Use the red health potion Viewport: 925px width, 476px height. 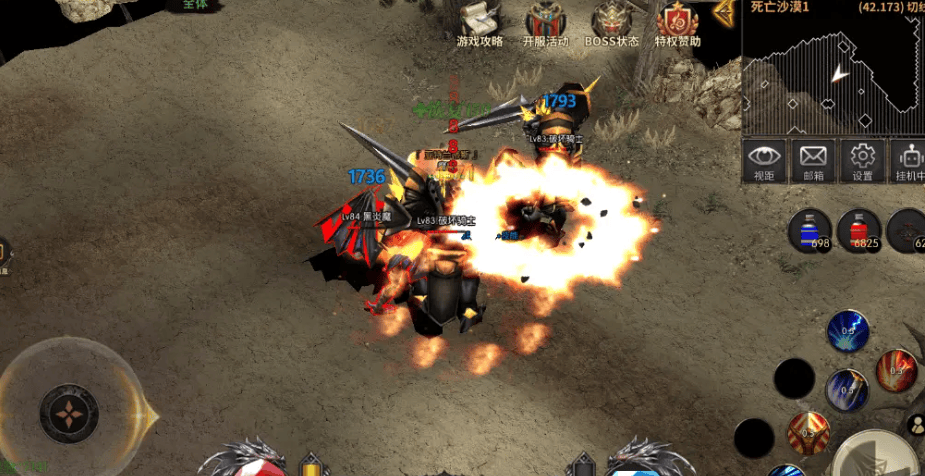pos(858,229)
